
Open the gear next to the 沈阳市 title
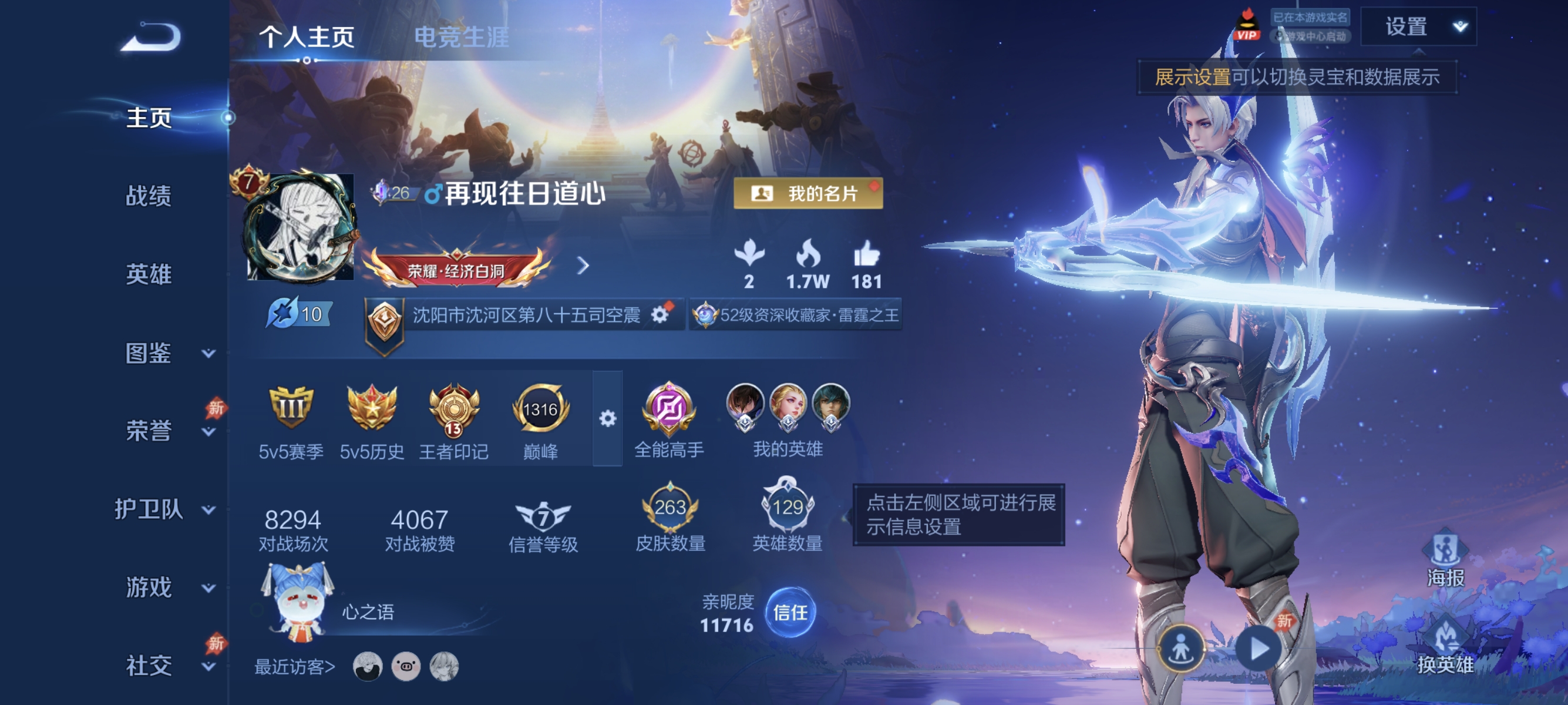[659, 316]
